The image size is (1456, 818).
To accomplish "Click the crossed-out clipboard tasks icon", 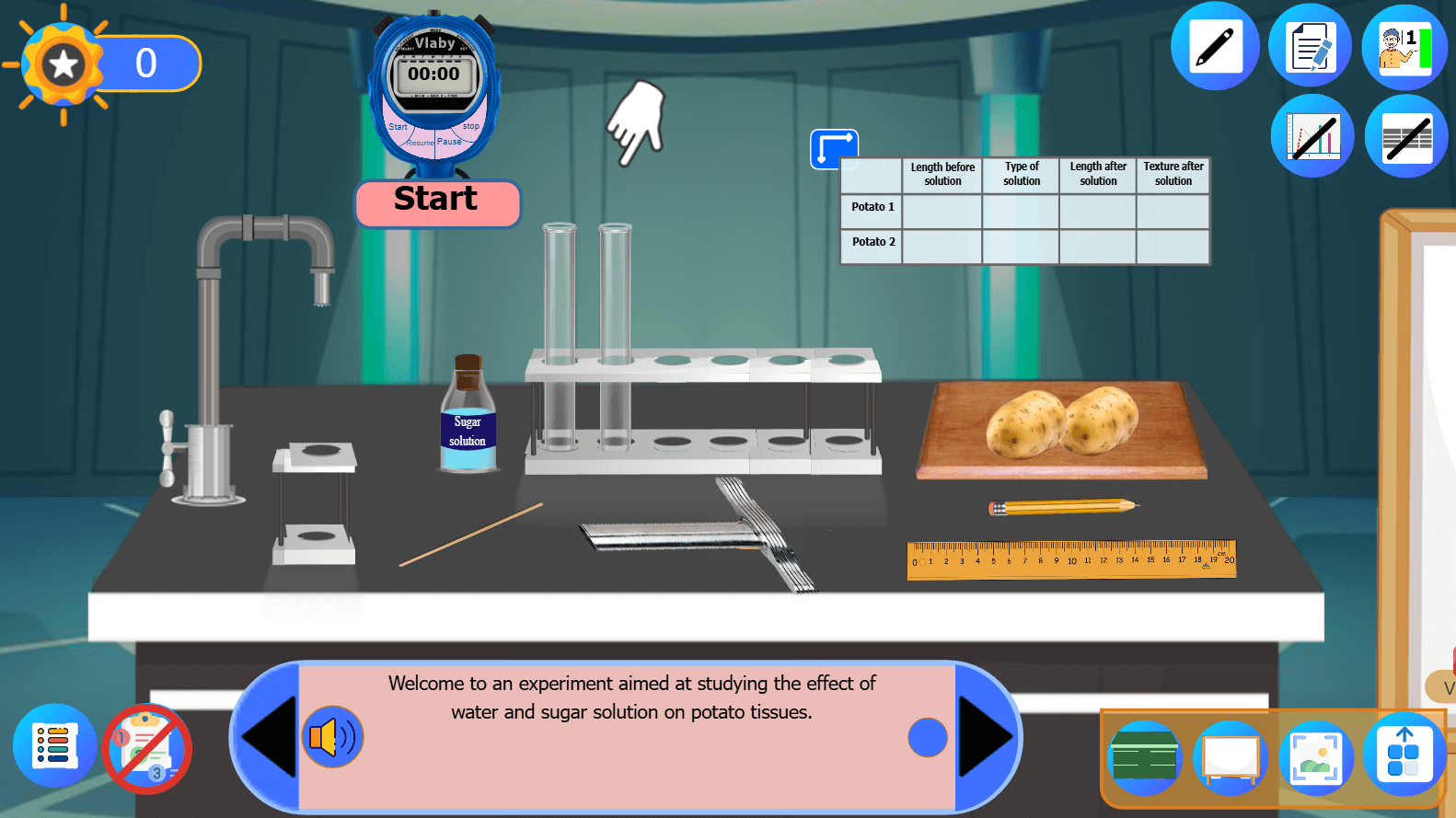I will pyautogui.click(x=147, y=749).
